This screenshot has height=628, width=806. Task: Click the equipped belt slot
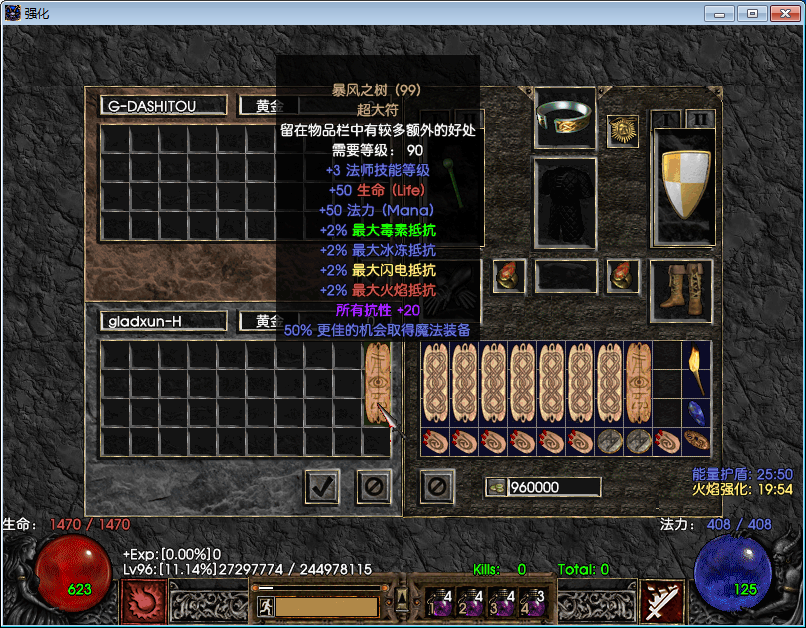coord(565,275)
